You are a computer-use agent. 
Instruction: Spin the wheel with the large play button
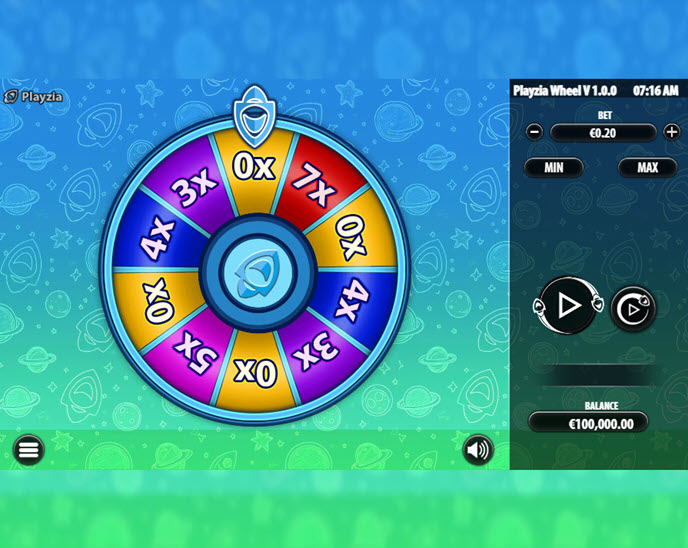(568, 306)
